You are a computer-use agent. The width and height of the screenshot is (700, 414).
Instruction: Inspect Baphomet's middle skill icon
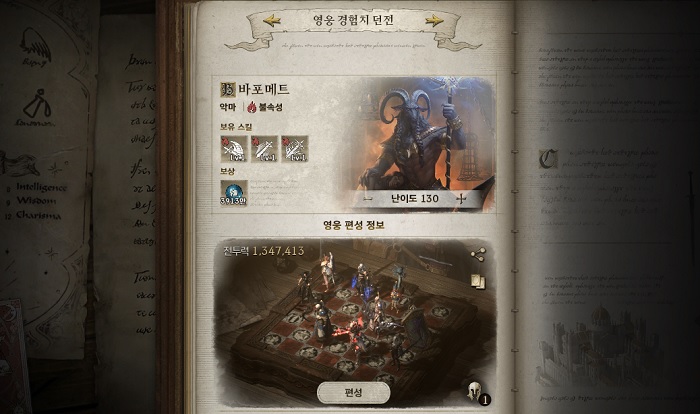click(x=264, y=149)
